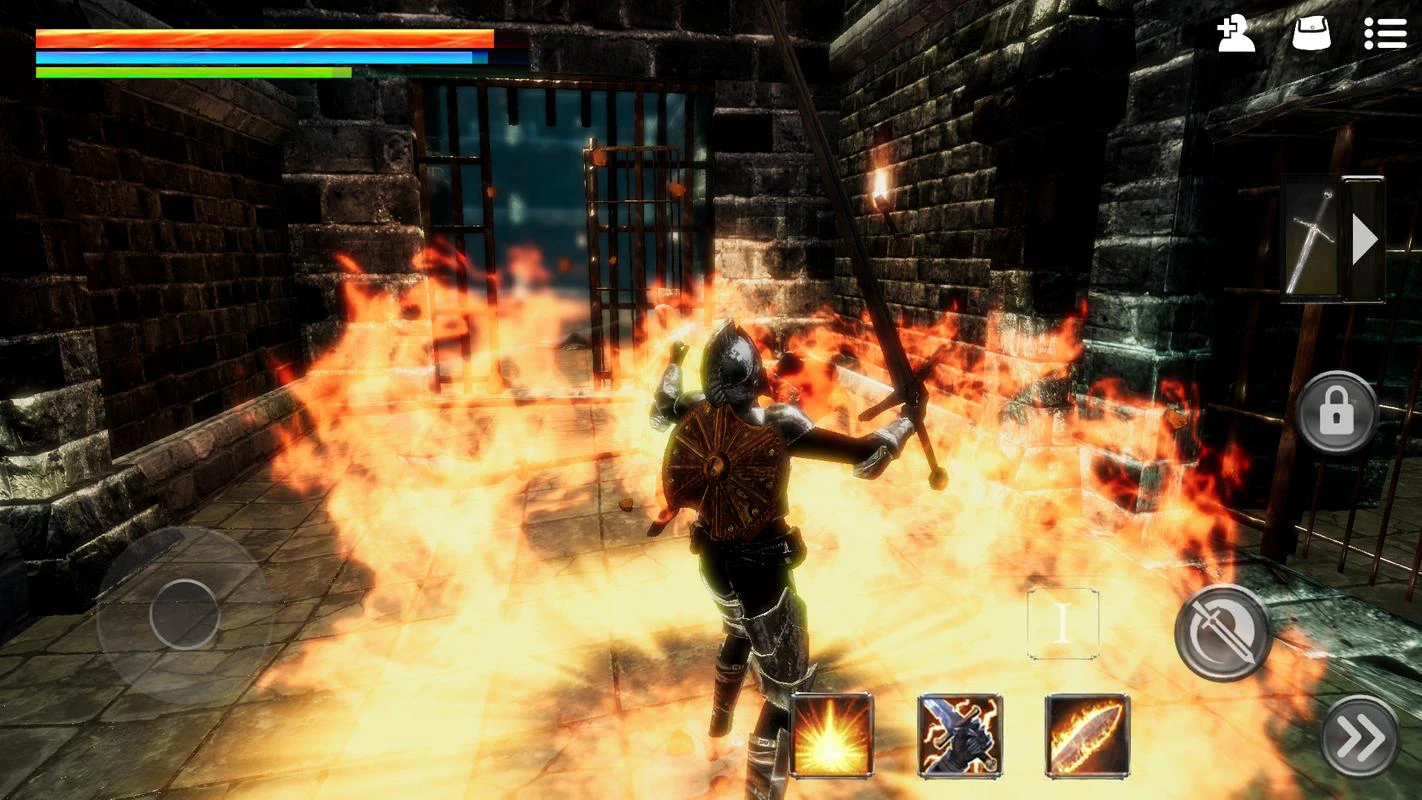Viewport: 1422px width, 800px height.
Task: Tap the double-arrow dash button
Action: (x=1360, y=737)
